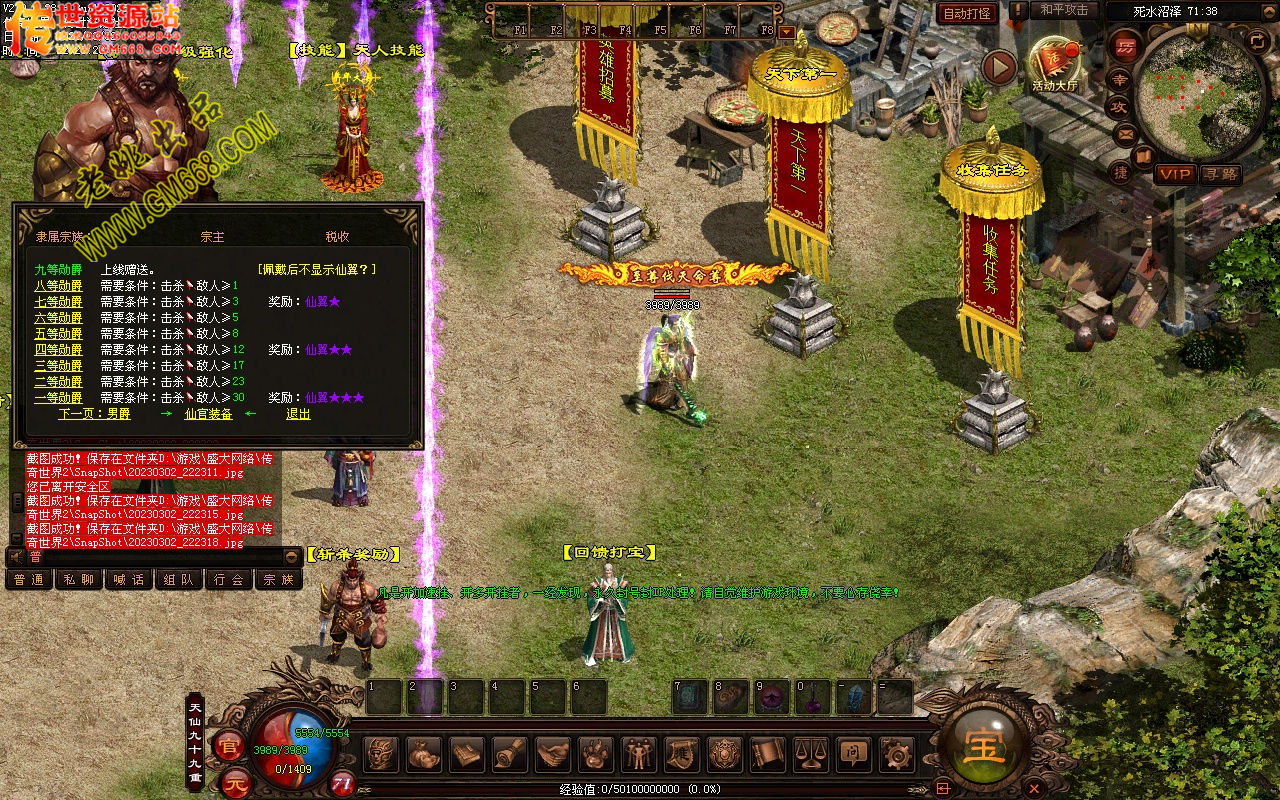The height and width of the screenshot is (800, 1280).
Task: Open the mail envelope icon
Action: pyautogui.click(x=1125, y=131)
